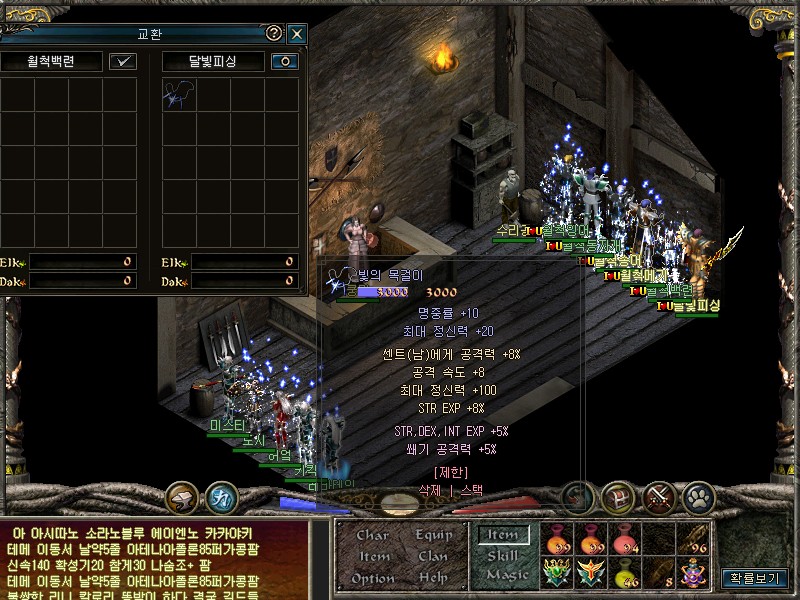Image resolution: width=800 pixels, height=600 pixels.
Task: Close the 교환 trade window
Action: (296, 33)
